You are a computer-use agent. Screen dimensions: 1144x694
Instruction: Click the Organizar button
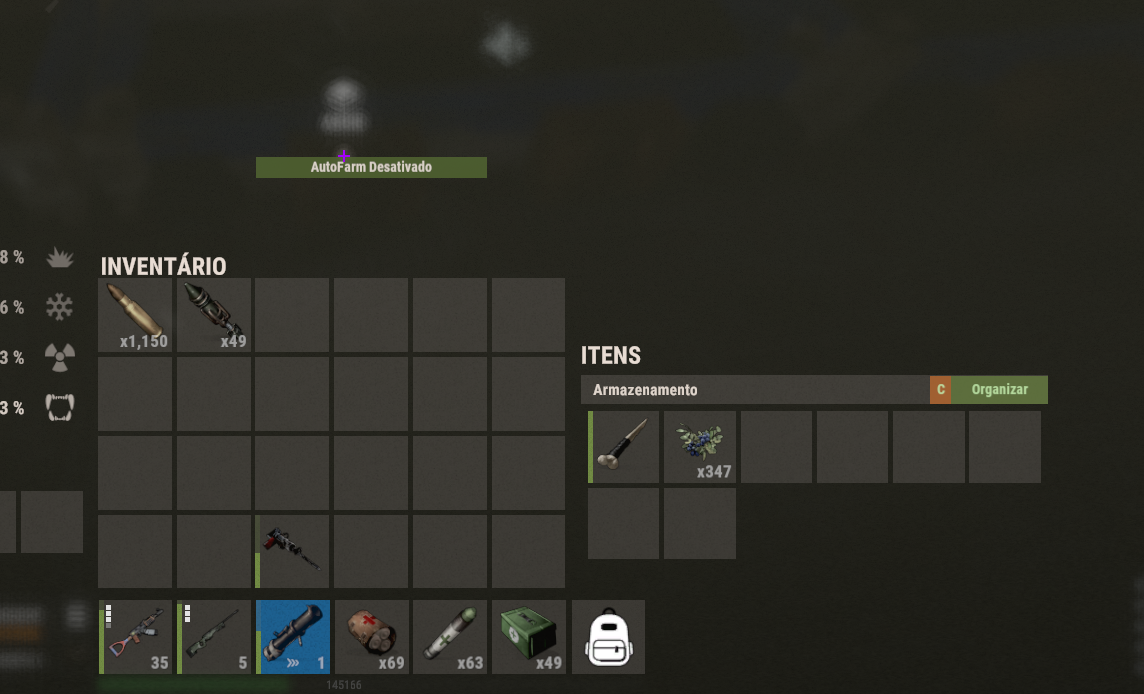pos(999,390)
